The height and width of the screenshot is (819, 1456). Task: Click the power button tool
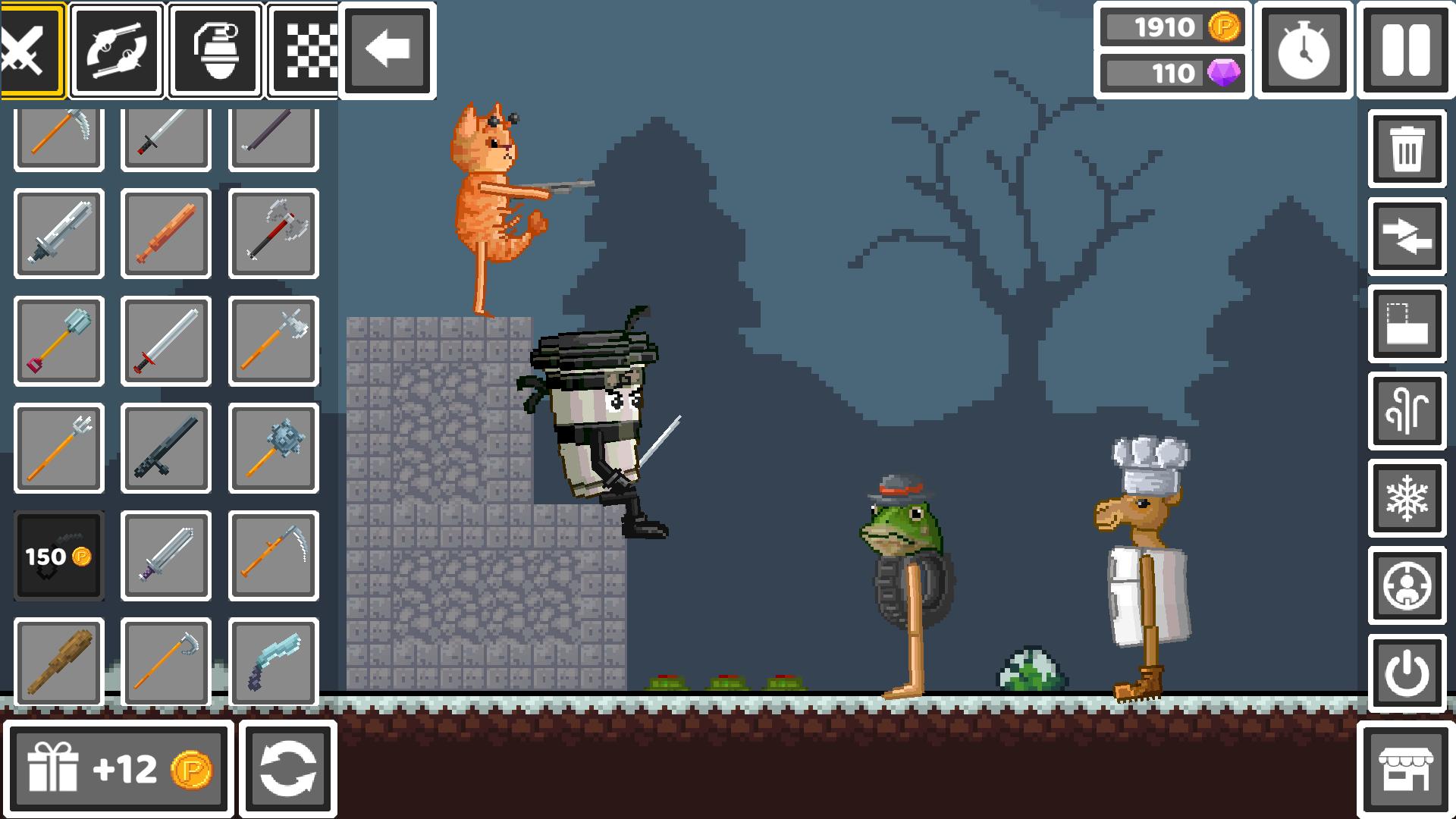(1407, 673)
